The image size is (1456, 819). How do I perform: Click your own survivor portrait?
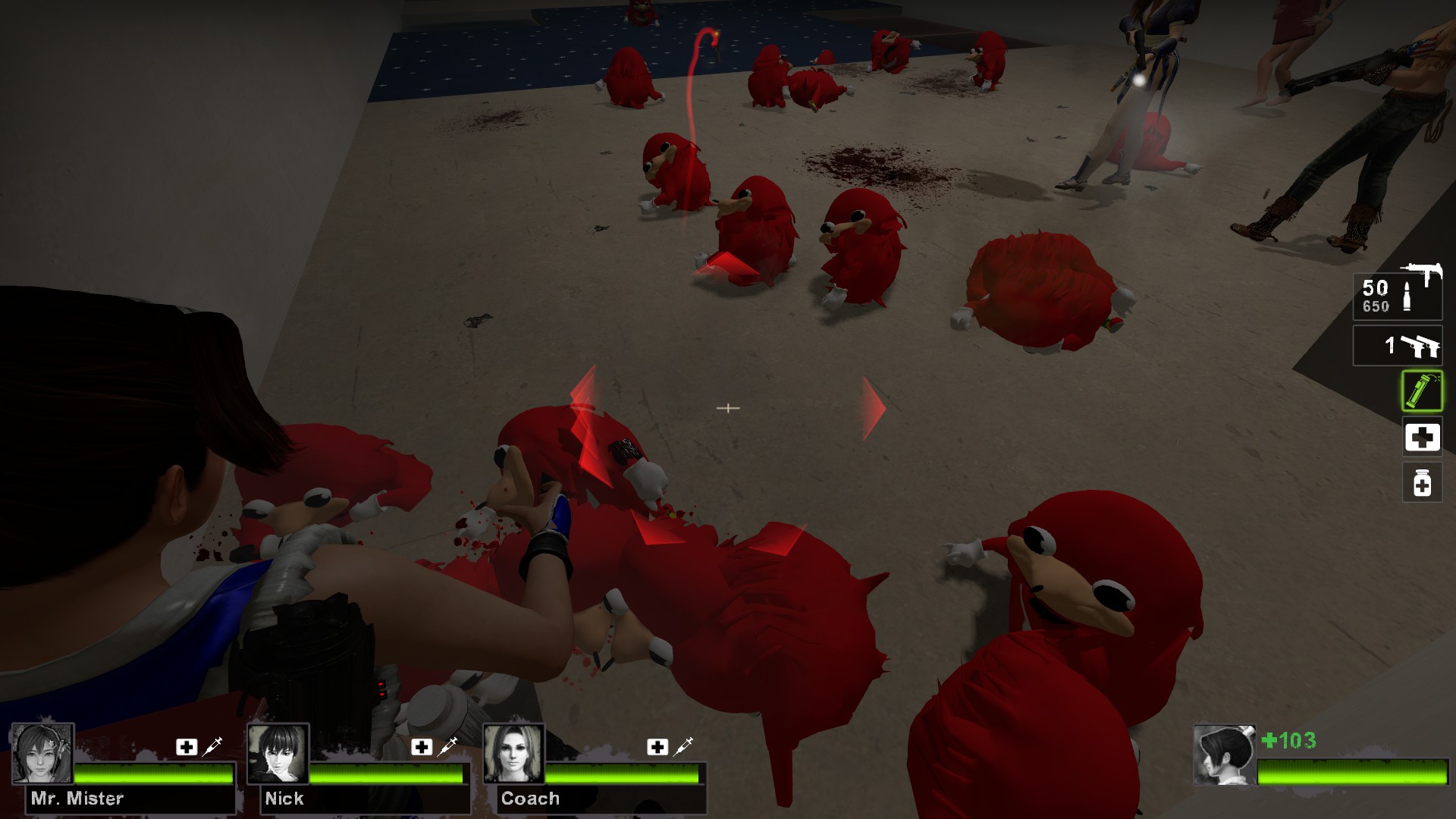coord(1223,755)
